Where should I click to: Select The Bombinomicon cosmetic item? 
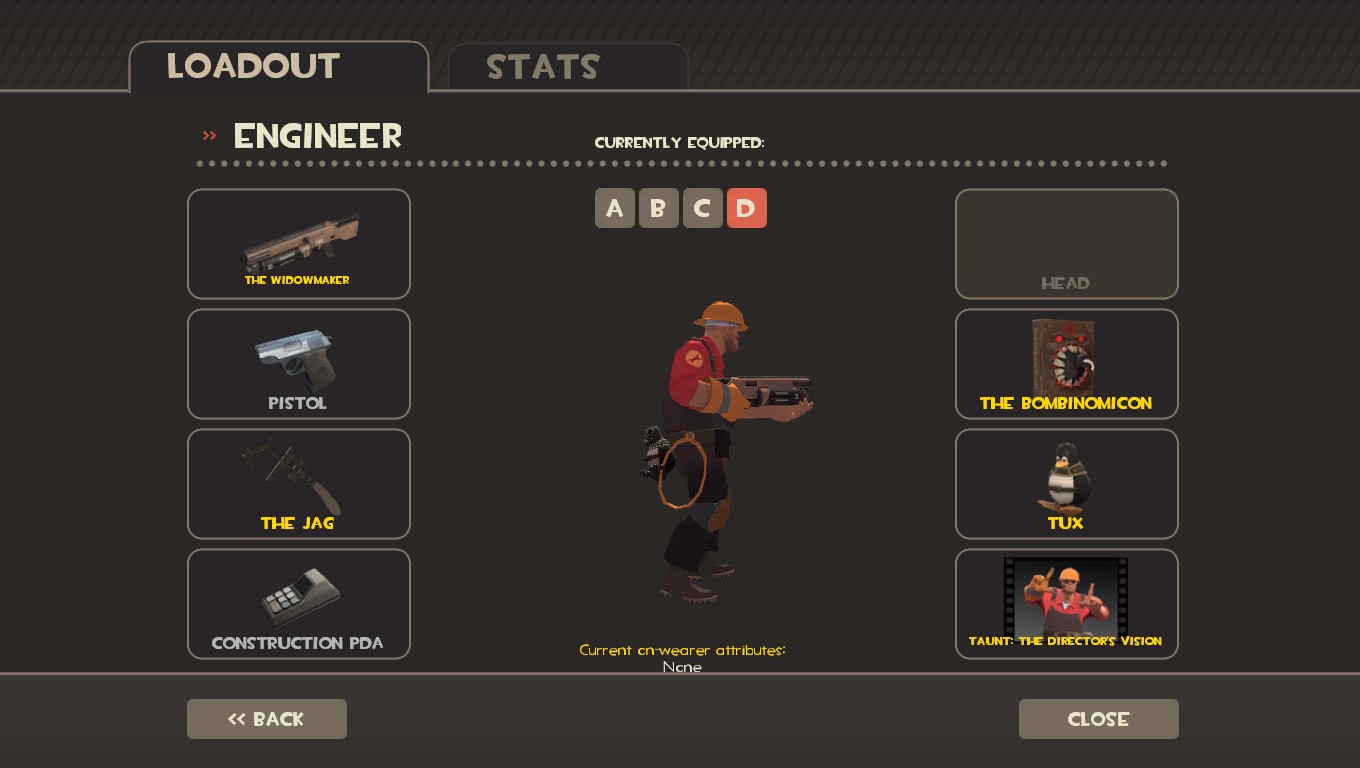(1066, 363)
